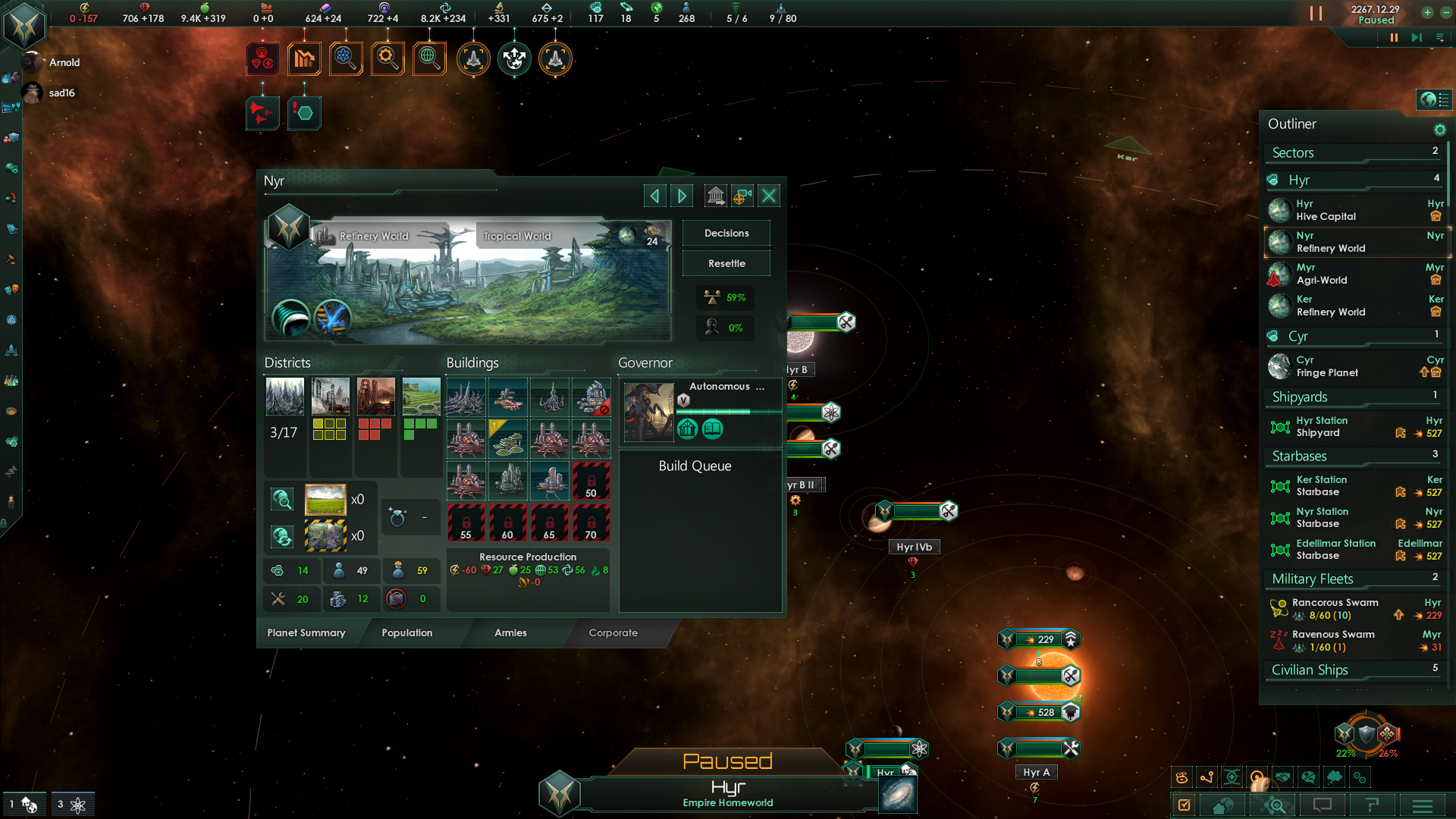
Task: Select the Corporate tab
Action: pos(613,633)
